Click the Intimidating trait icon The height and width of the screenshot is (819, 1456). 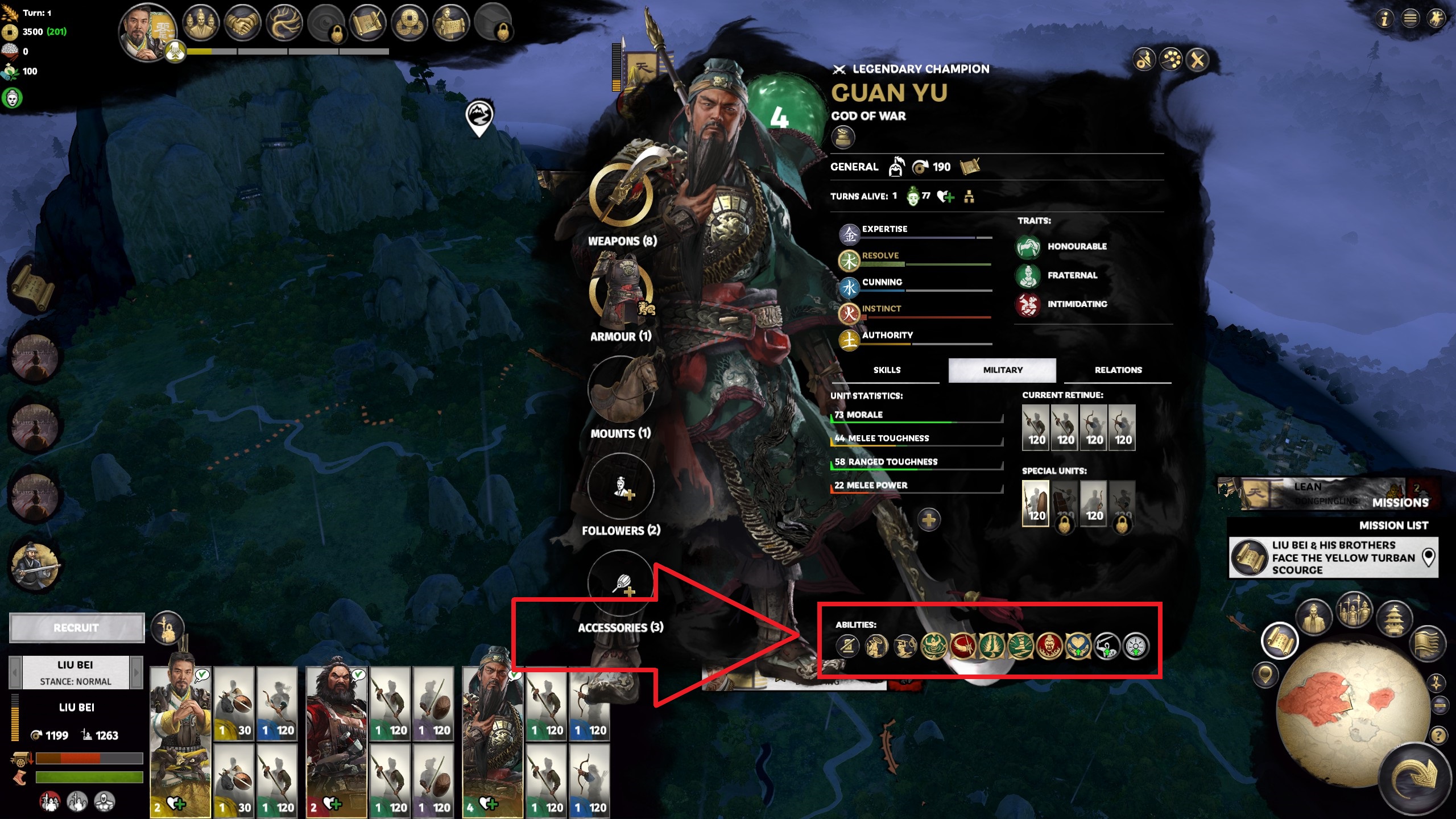(x=1028, y=304)
